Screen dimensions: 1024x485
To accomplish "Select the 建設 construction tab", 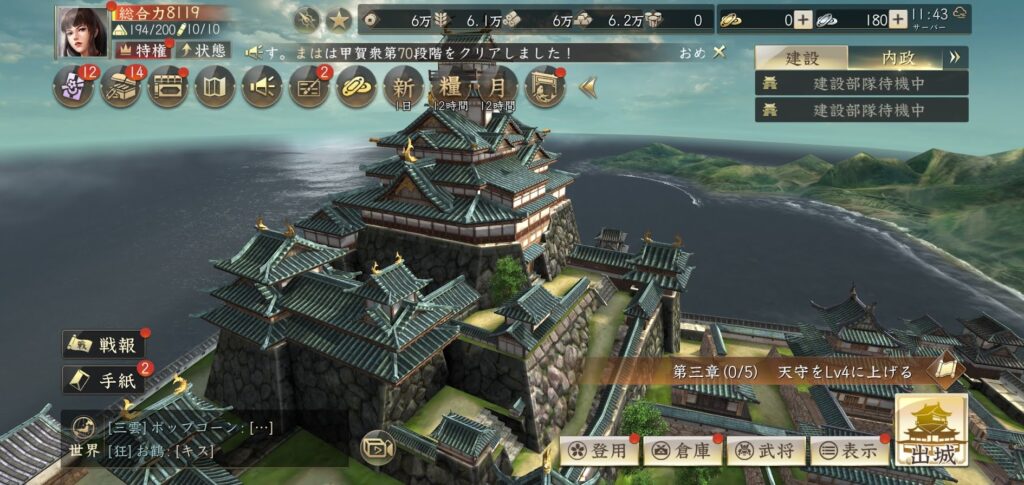I will pyautogui.click(x=801, y=57).
